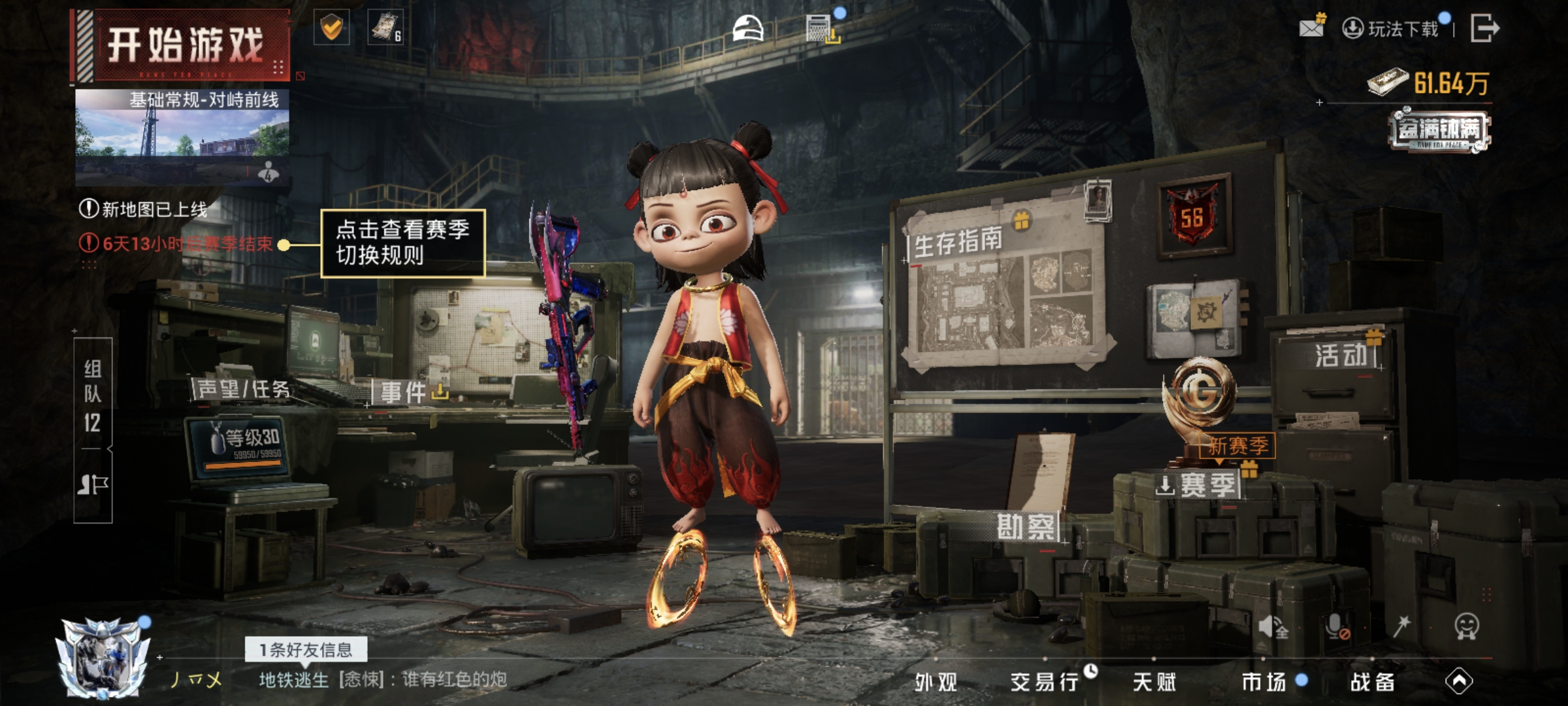Open the mail envelope icon
The width and height of the screenshot is (1568, 706).
pyautogui.click(x=1312, y=27)
